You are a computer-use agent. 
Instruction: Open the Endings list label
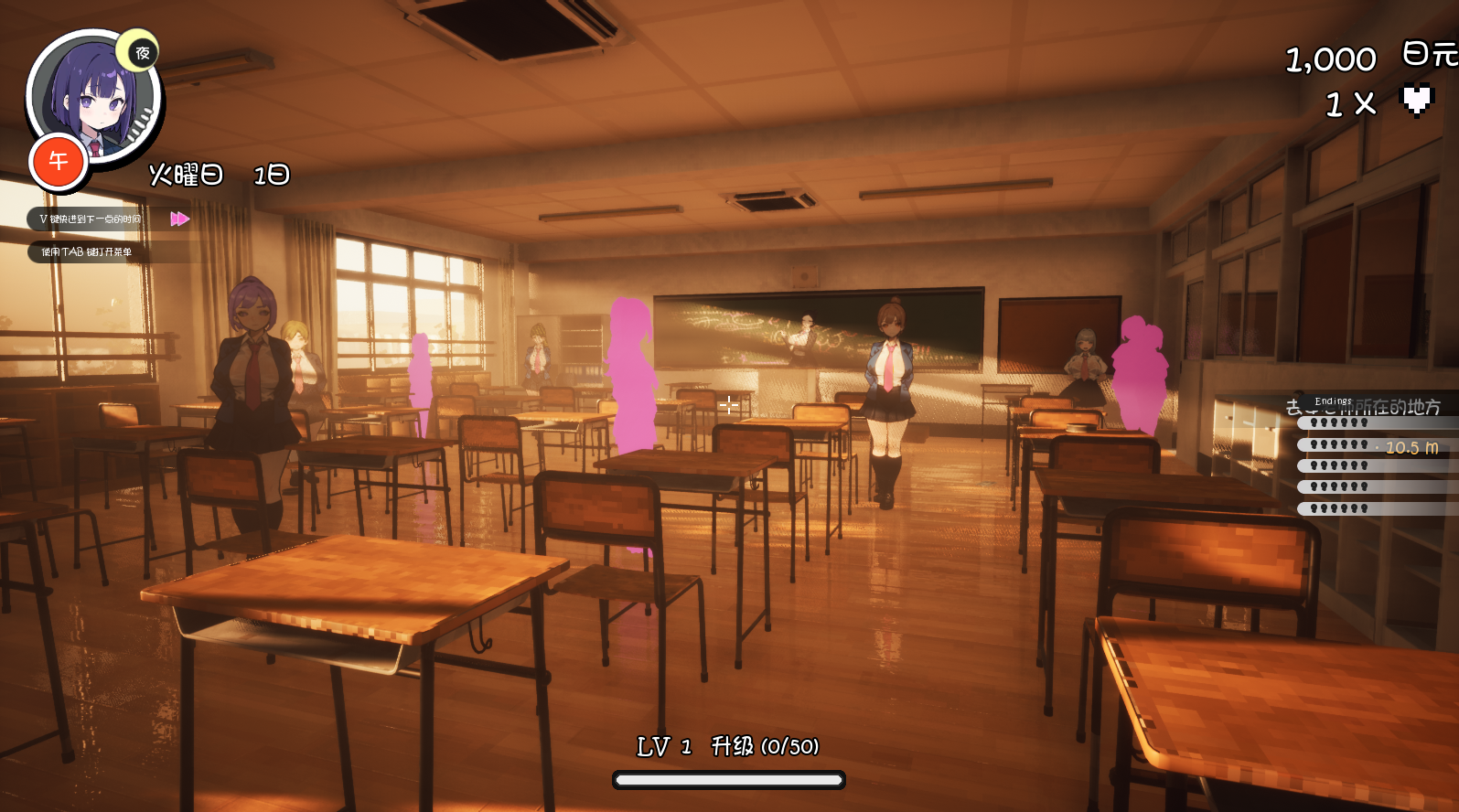point(1333,401)
